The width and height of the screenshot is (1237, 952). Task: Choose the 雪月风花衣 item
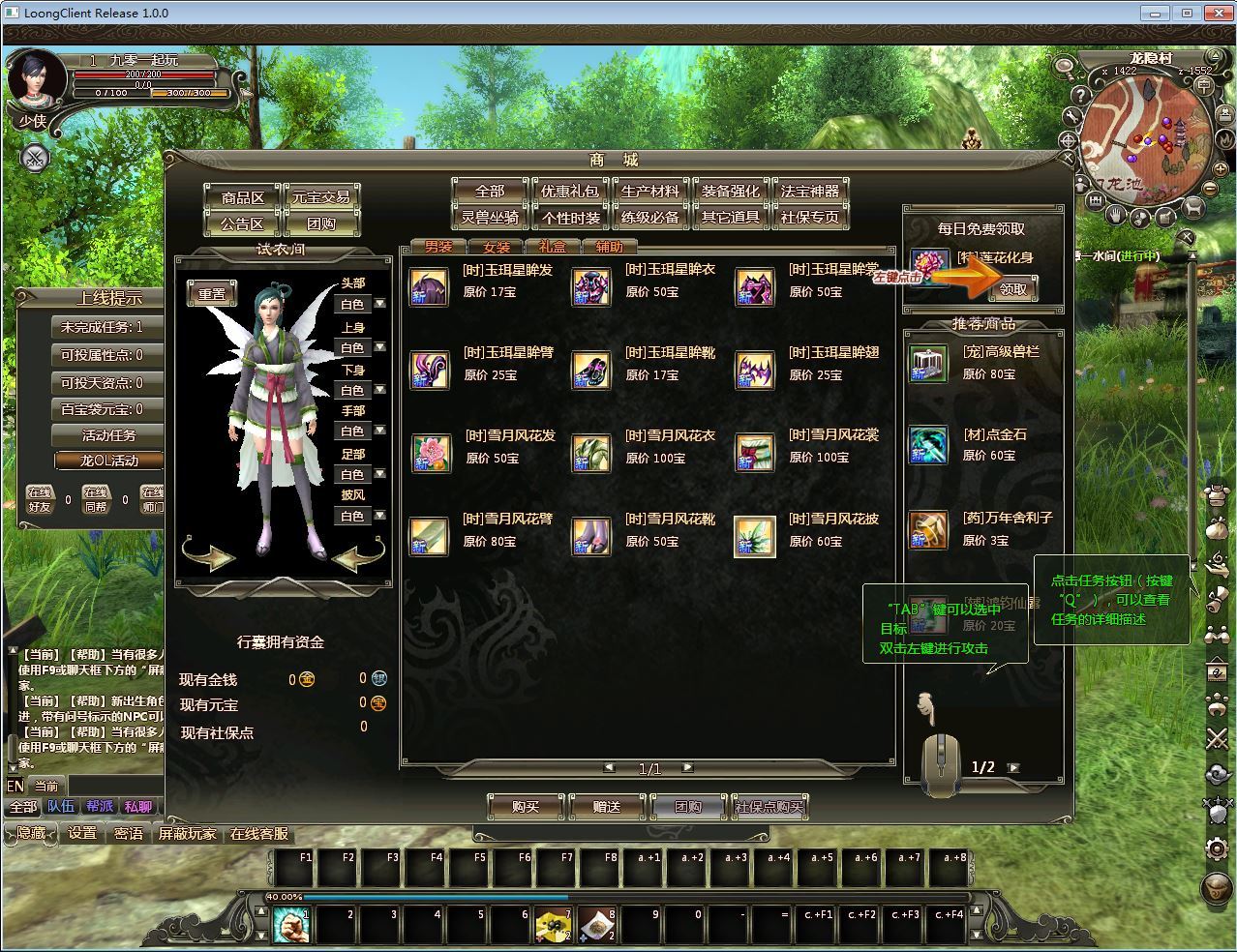(x=591, y=453)
